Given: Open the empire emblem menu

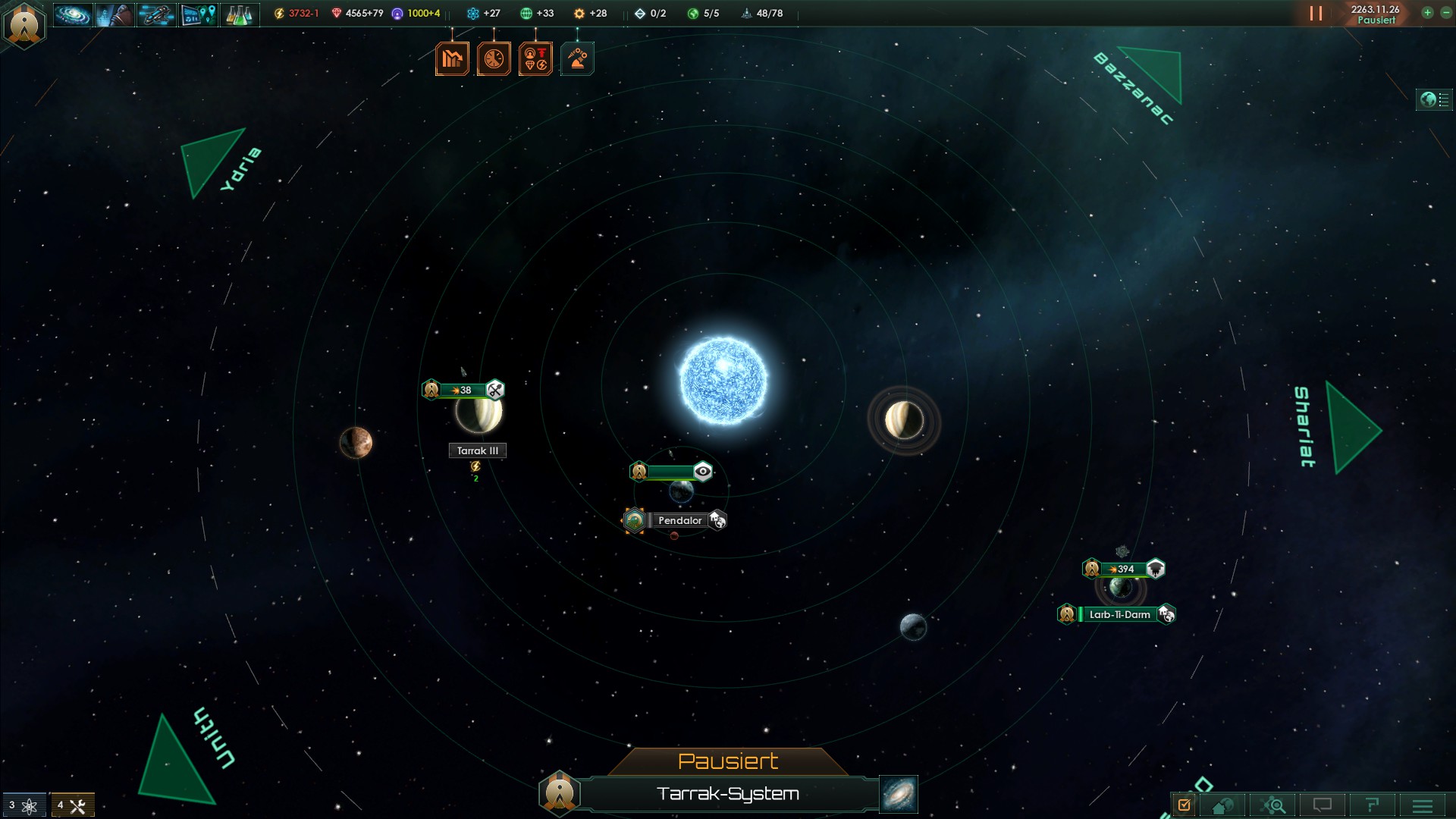Looking at the screenshot, I should point(24,24).
